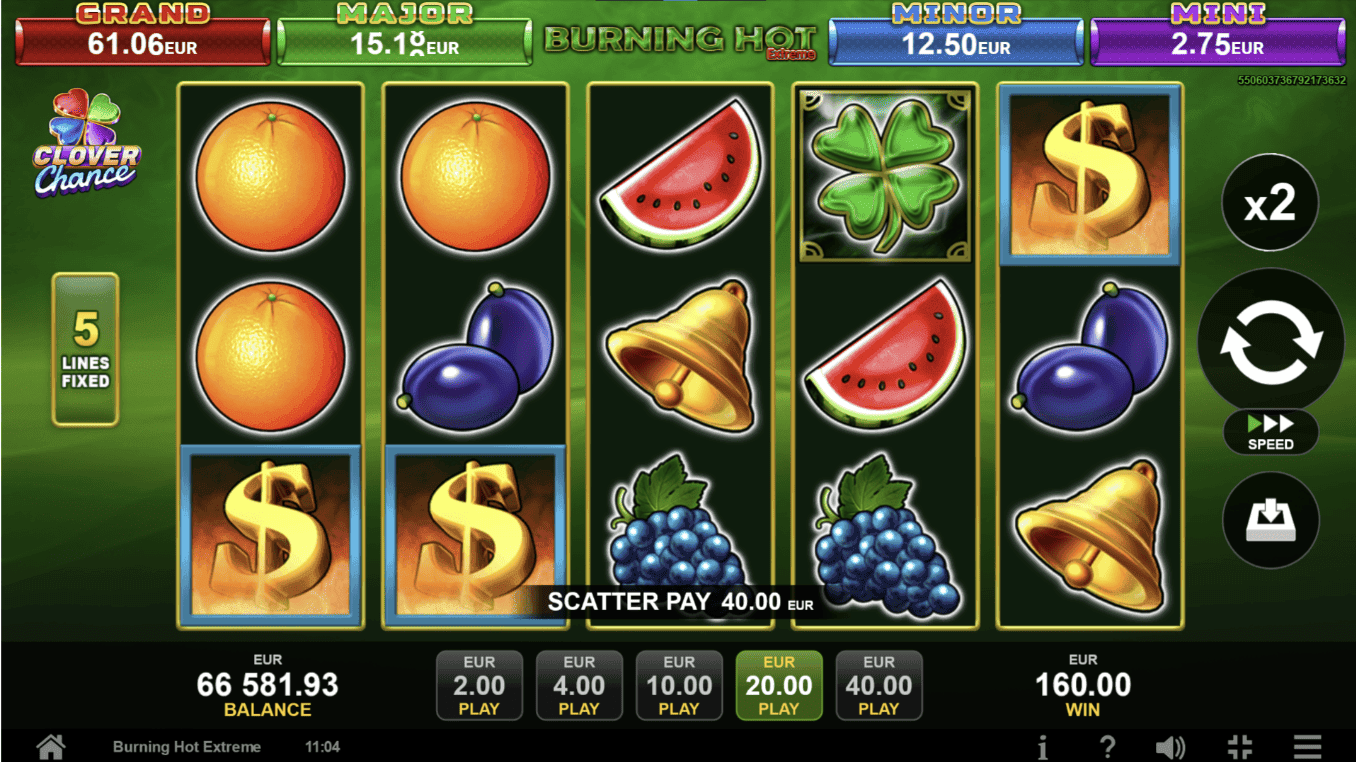Open the hamburger menu

pos(1307,746)
